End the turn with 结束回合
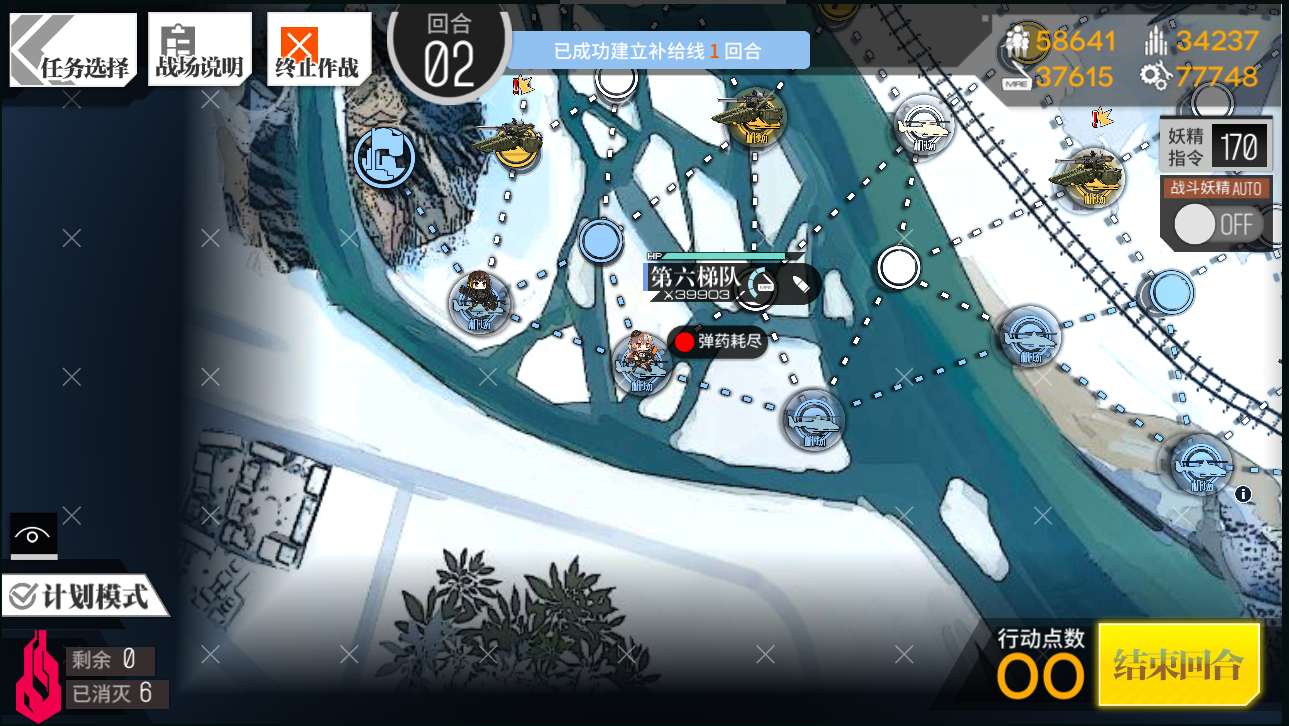1289x726 pixels. (x=1178, y=664)
